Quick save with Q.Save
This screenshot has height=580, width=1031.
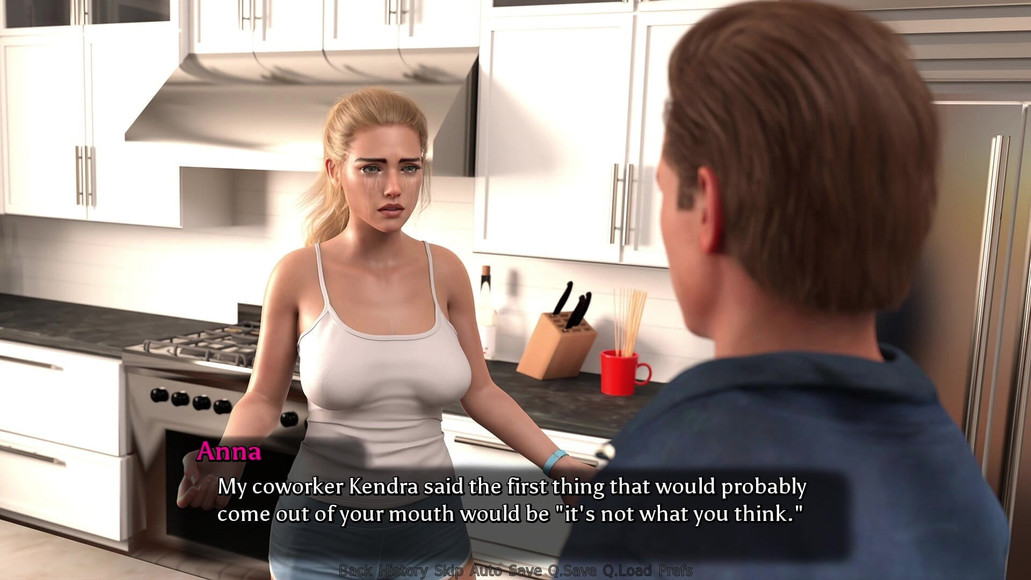pyautogui.click(x=572, y=571)
